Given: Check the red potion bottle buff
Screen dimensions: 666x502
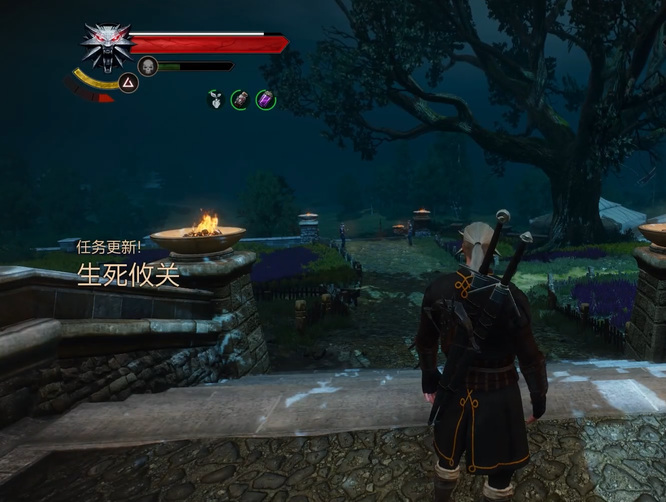Looking at the screenshot, I should (240, 99).
